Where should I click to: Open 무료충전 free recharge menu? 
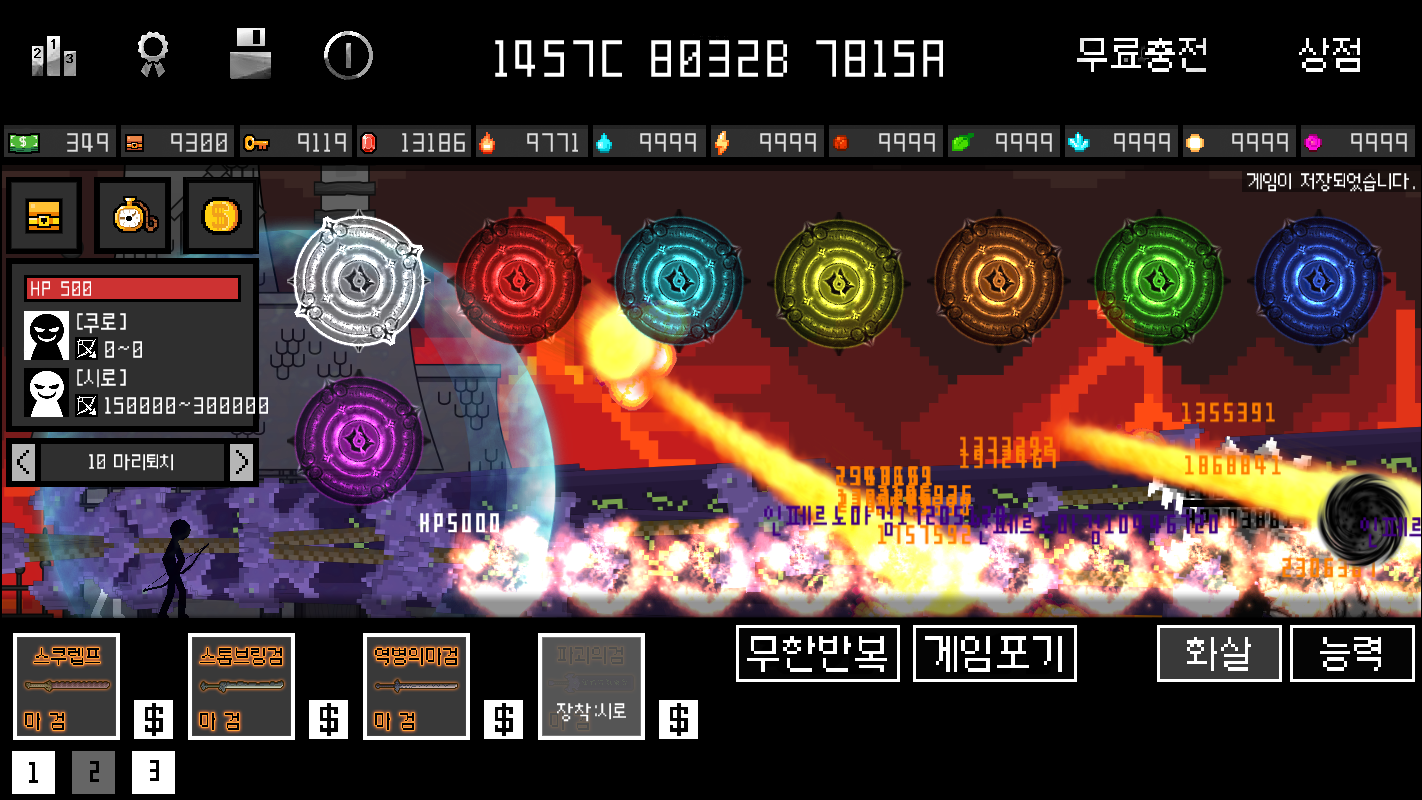coord(1142,57)
